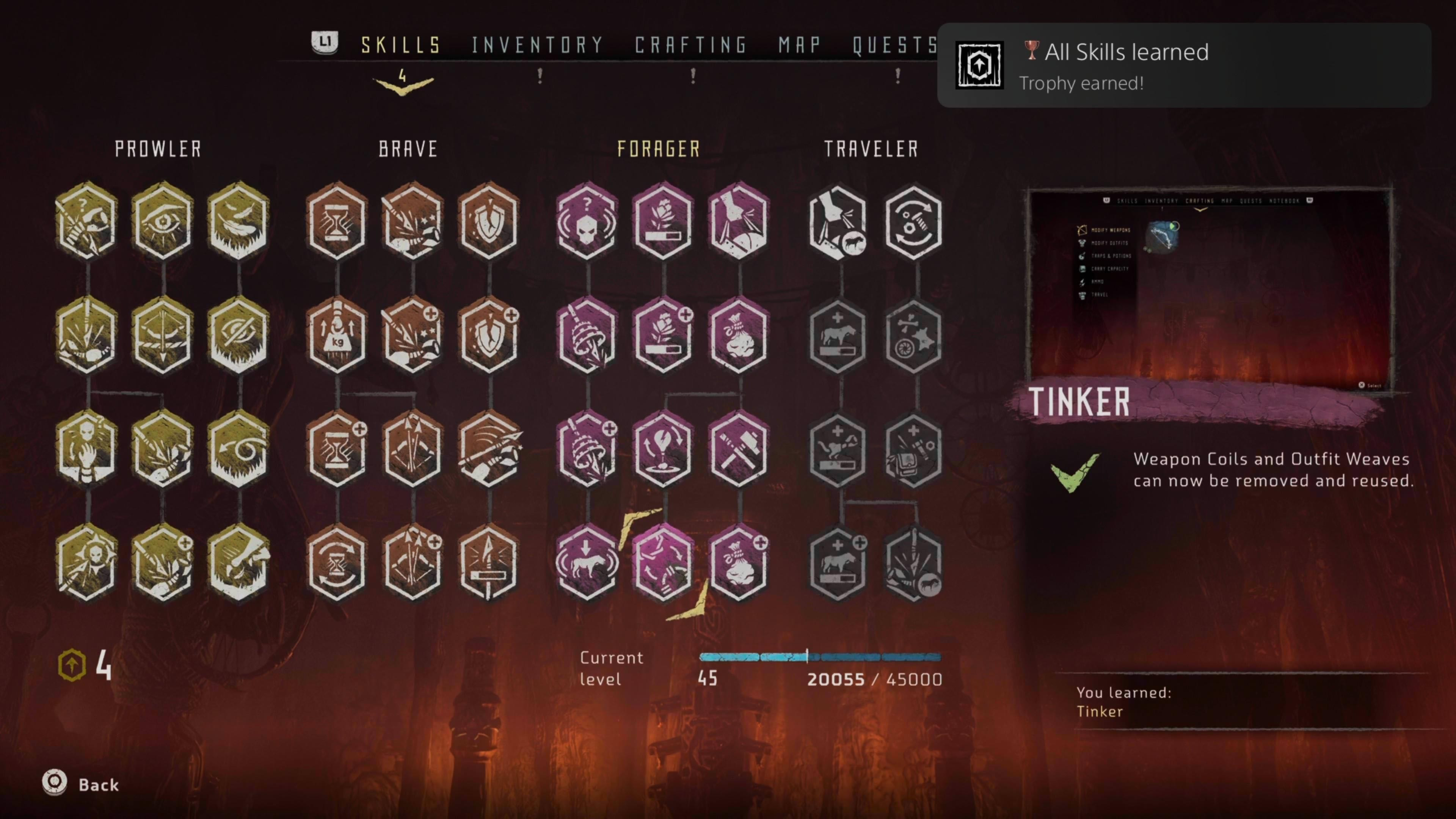Open the Quests tab
Image resolution: width=1456 pixels, height=819 pixels.
click(x=895, y=45)
